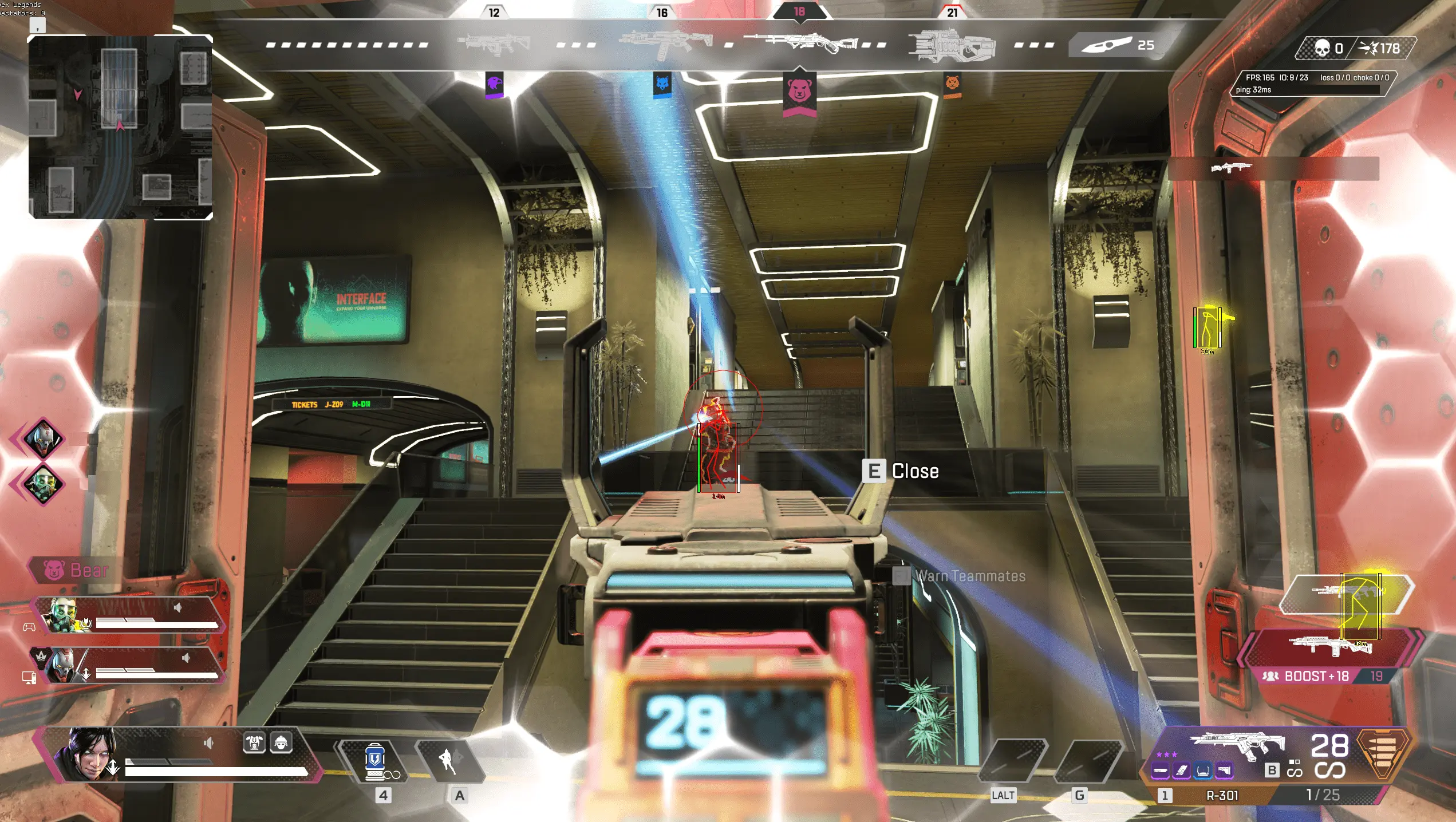Select Wraith's body armor icon

pyautogui.click(x=254, y=742)
